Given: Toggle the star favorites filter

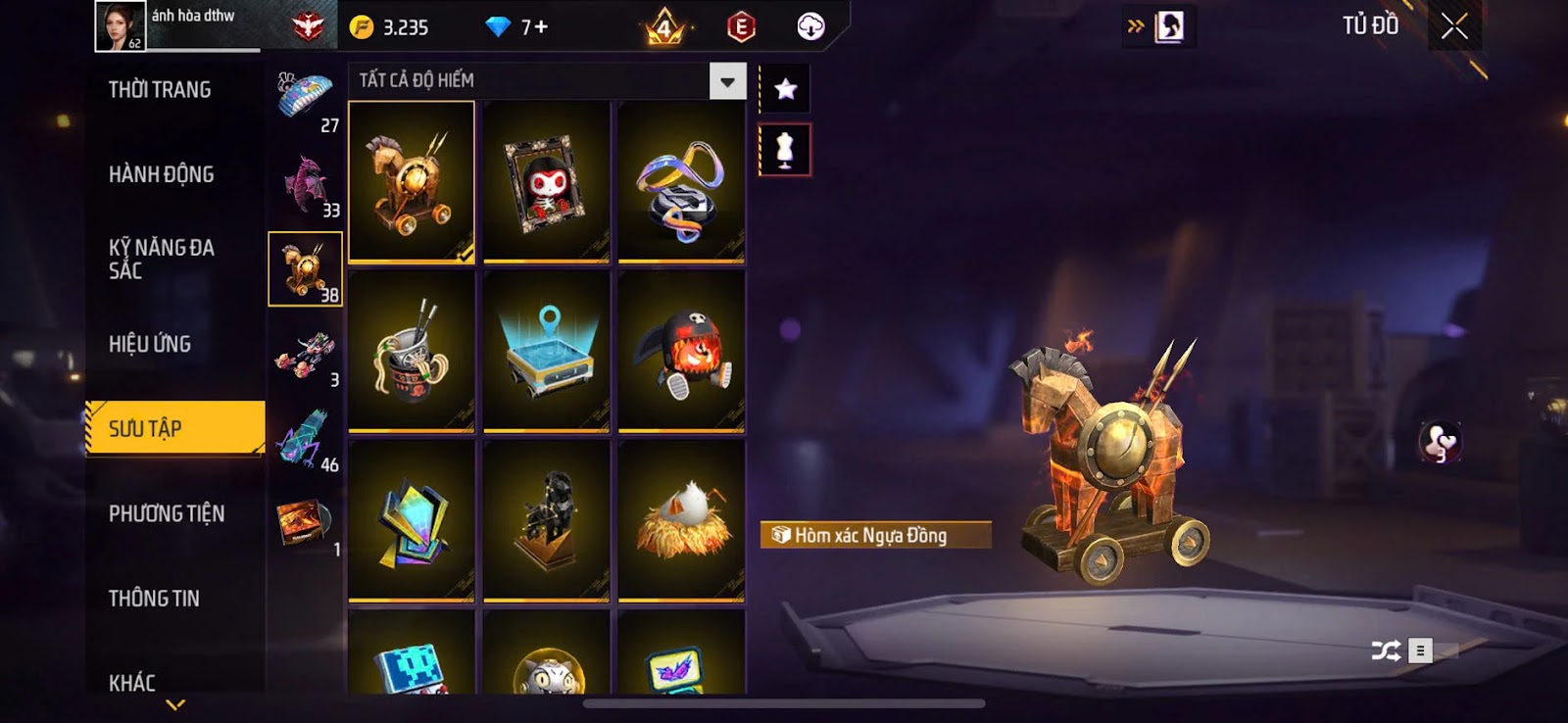Looking at the screenshot, I should [x=785, y=90].
